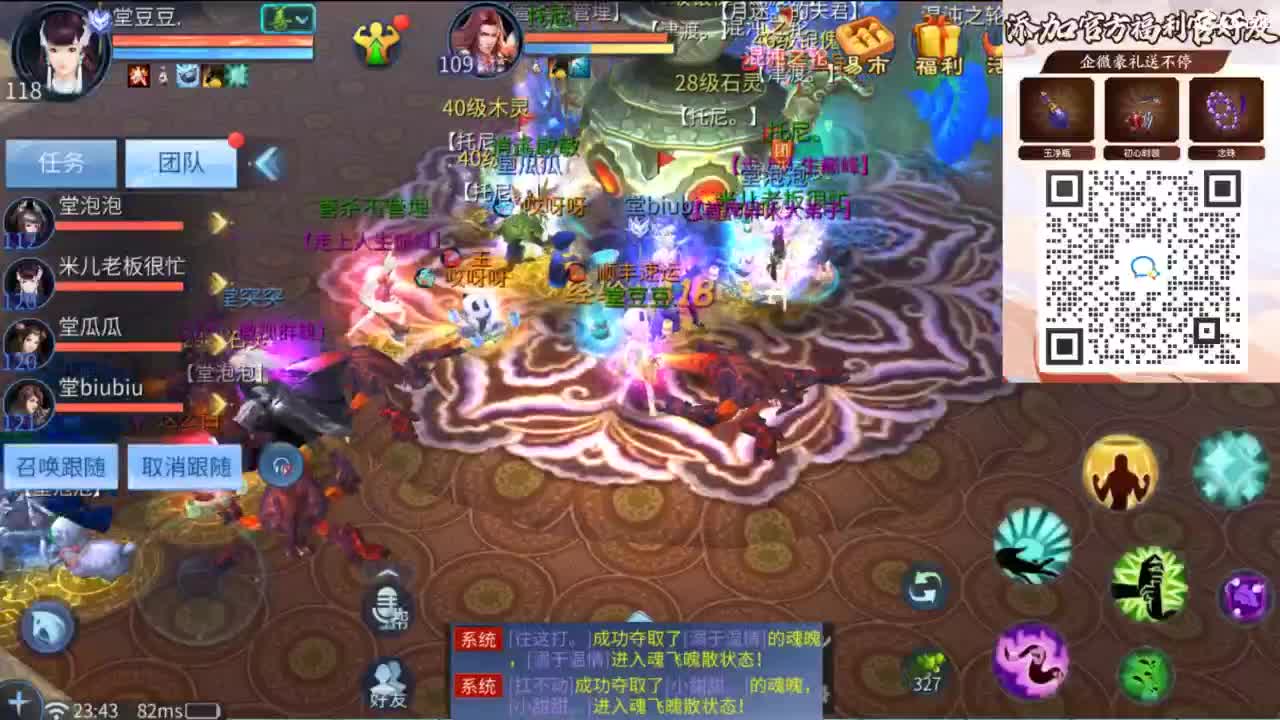Switch to the 任务 tab

tap(60, 163)
